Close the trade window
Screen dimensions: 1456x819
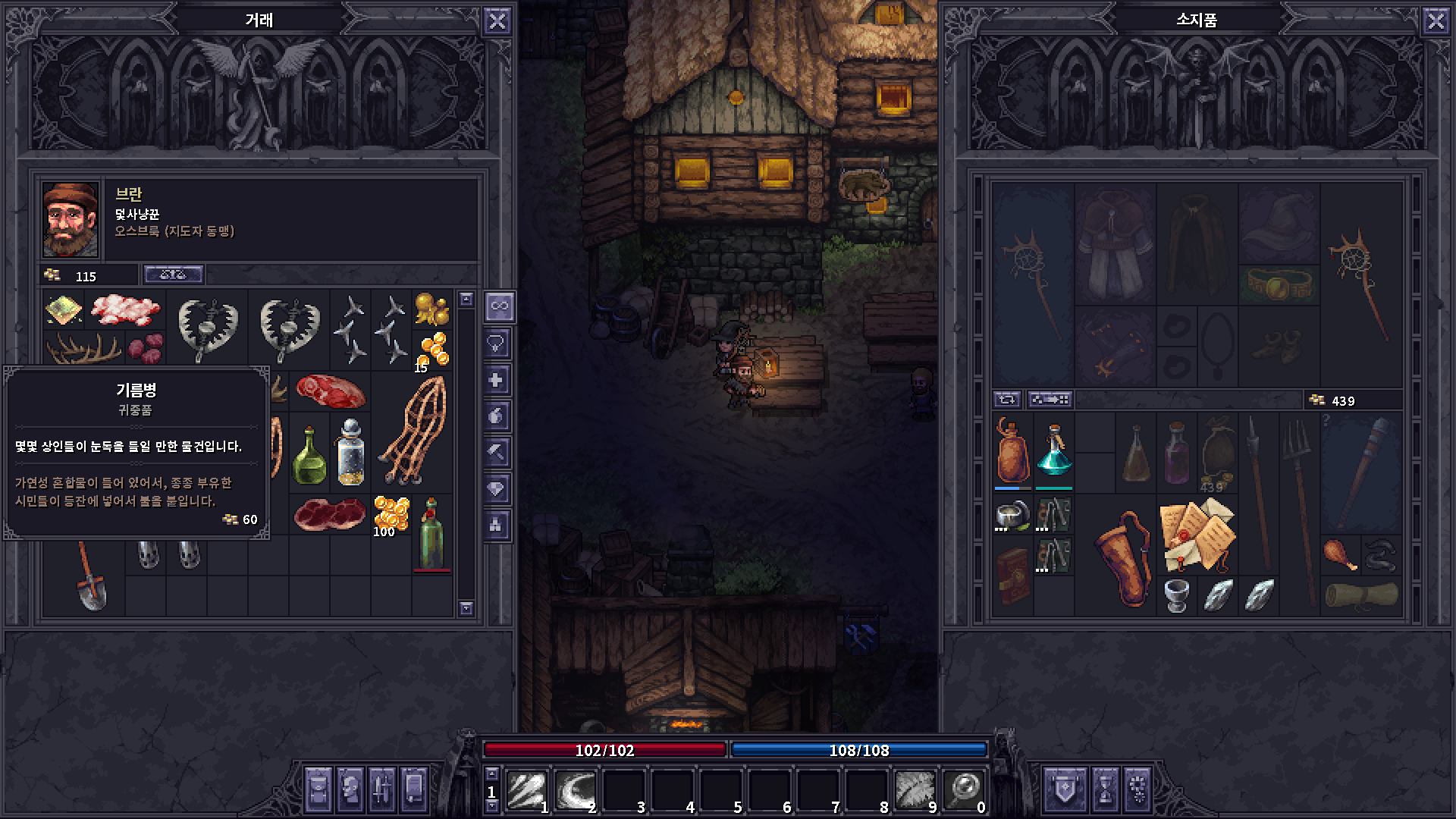coord(497,21)
